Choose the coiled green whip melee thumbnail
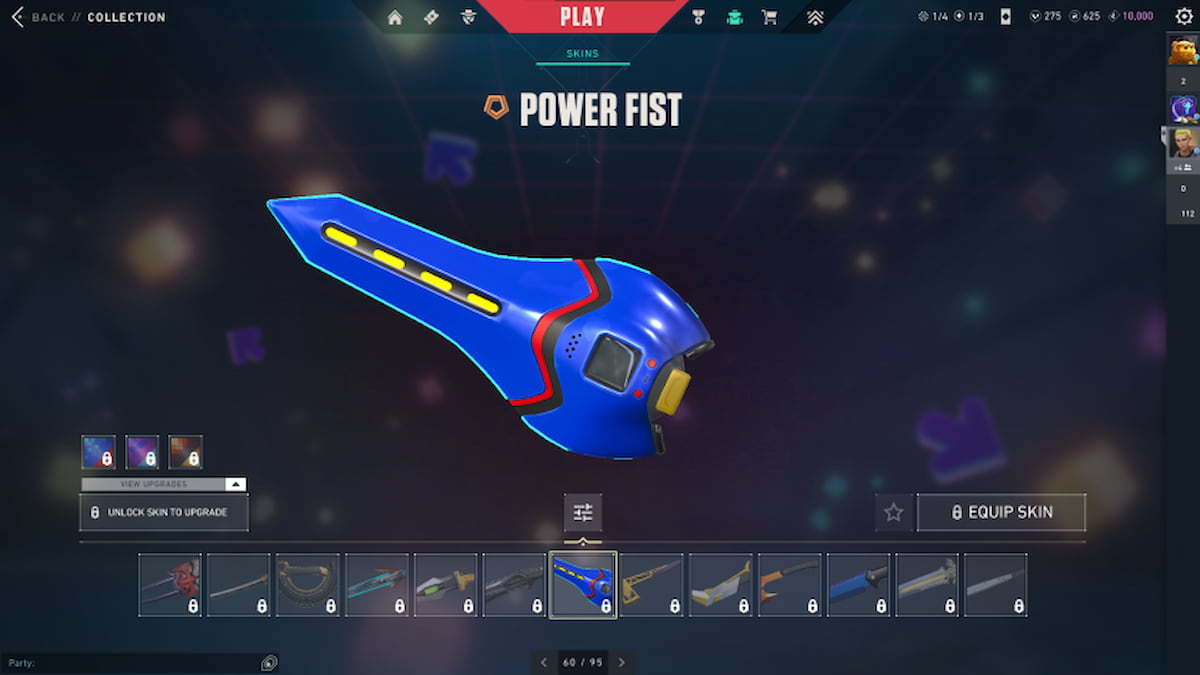The height and width of the screenshot is (675, 1200). coord(307,585)
